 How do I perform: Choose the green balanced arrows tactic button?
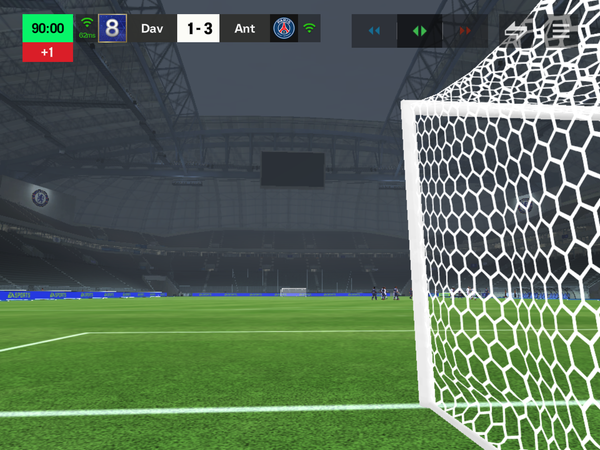[x=419, y=31]
